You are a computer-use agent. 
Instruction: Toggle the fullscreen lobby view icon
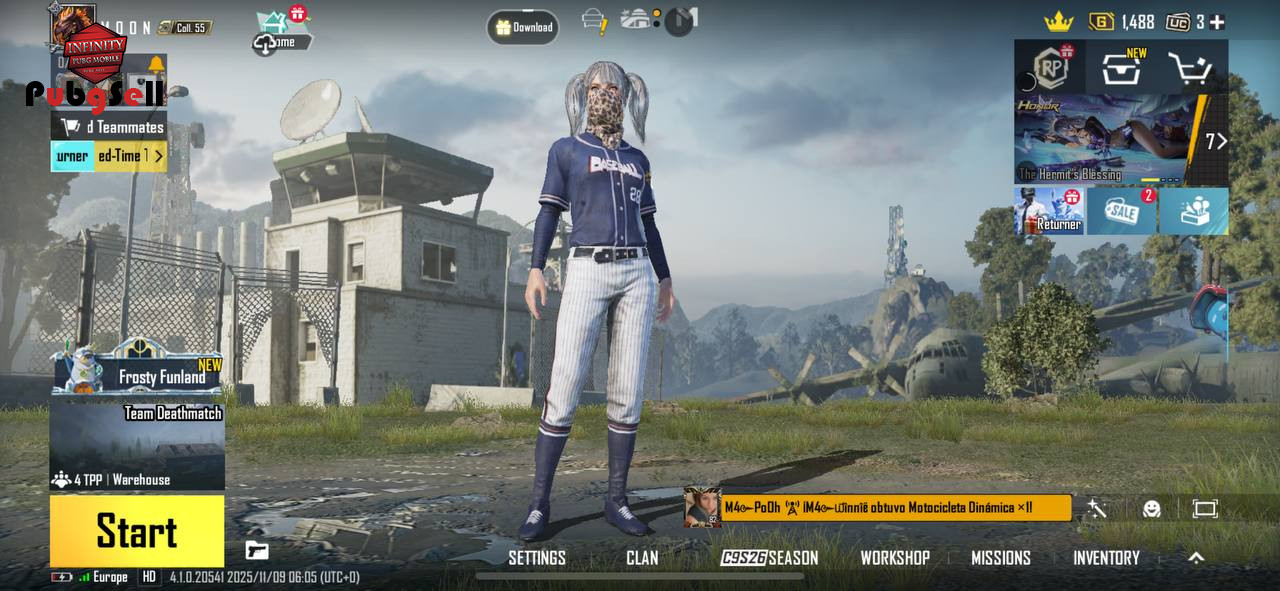pyautogui.click(x=1205, y=509)
